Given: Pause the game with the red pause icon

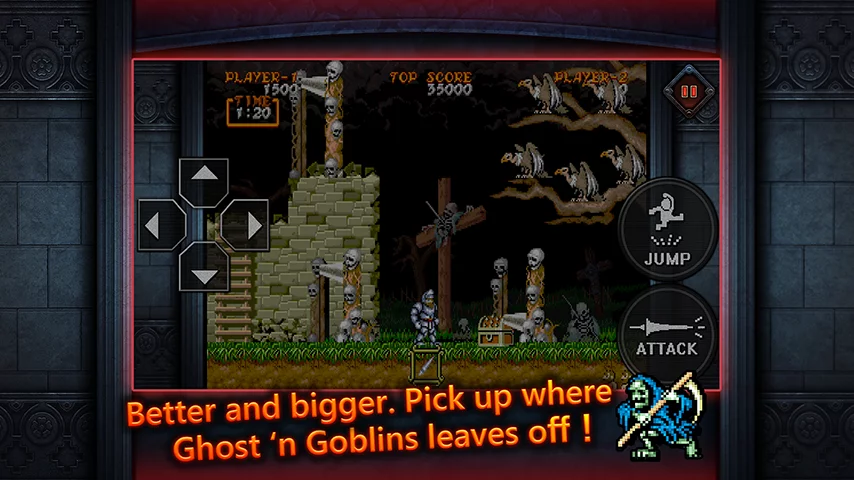Looking at the screenshot, I should pos(689,90).
